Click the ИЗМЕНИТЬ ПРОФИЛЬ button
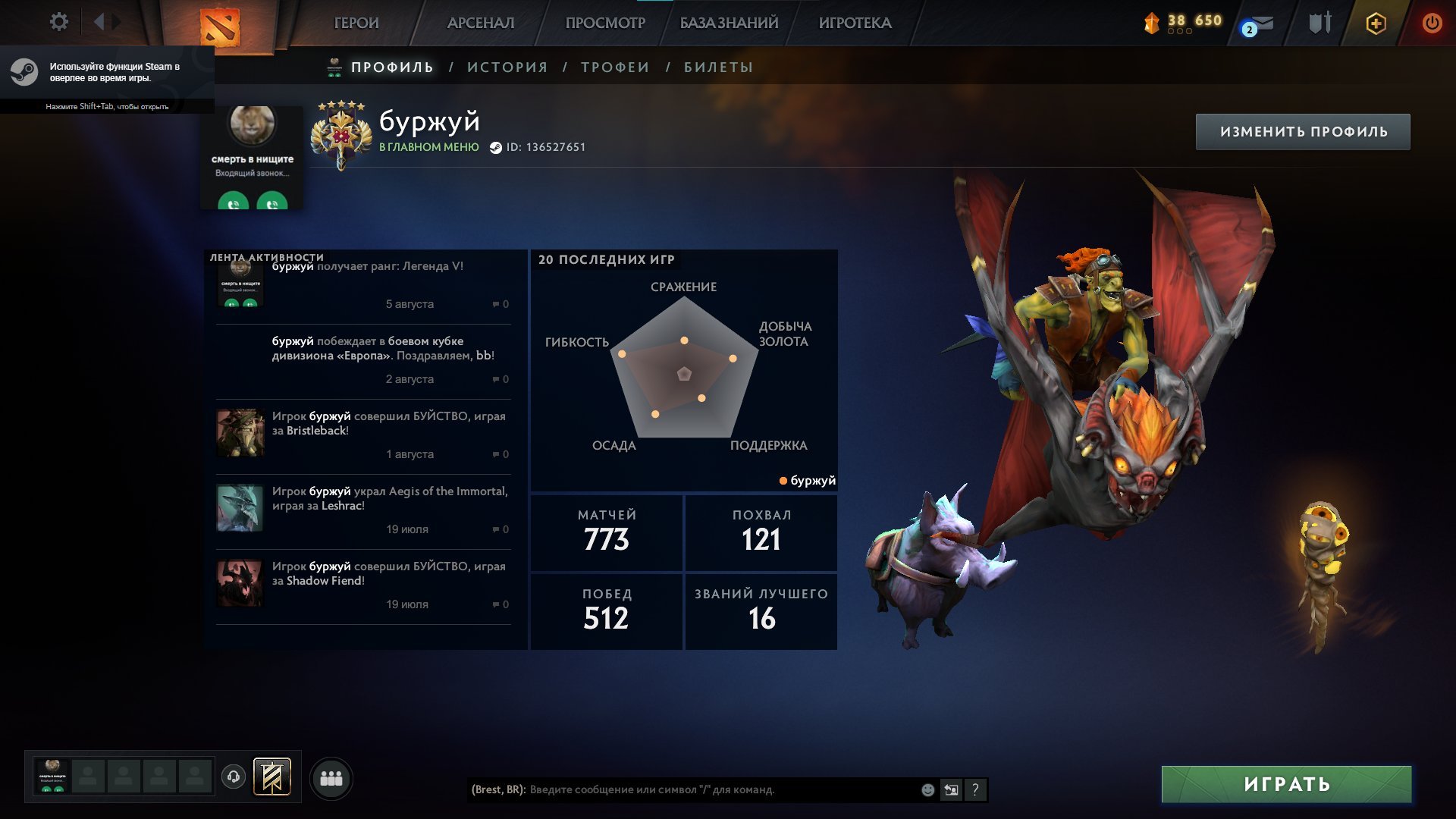Viewport: 1456px width, 819px height. tap(1304, 130)
